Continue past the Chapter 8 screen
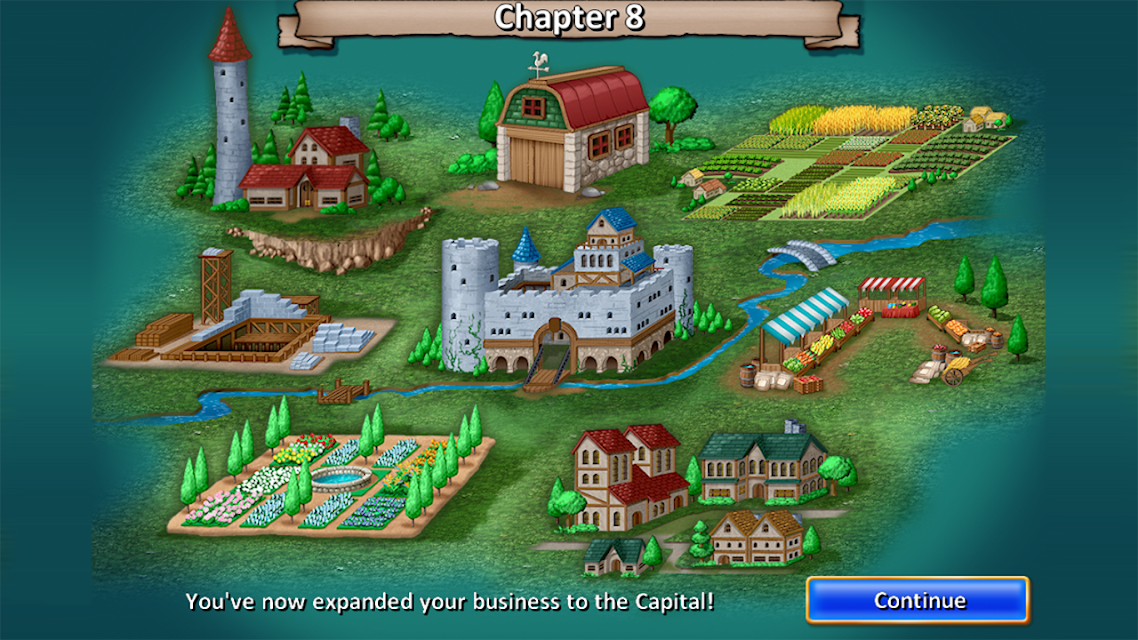 pos(918,600)
